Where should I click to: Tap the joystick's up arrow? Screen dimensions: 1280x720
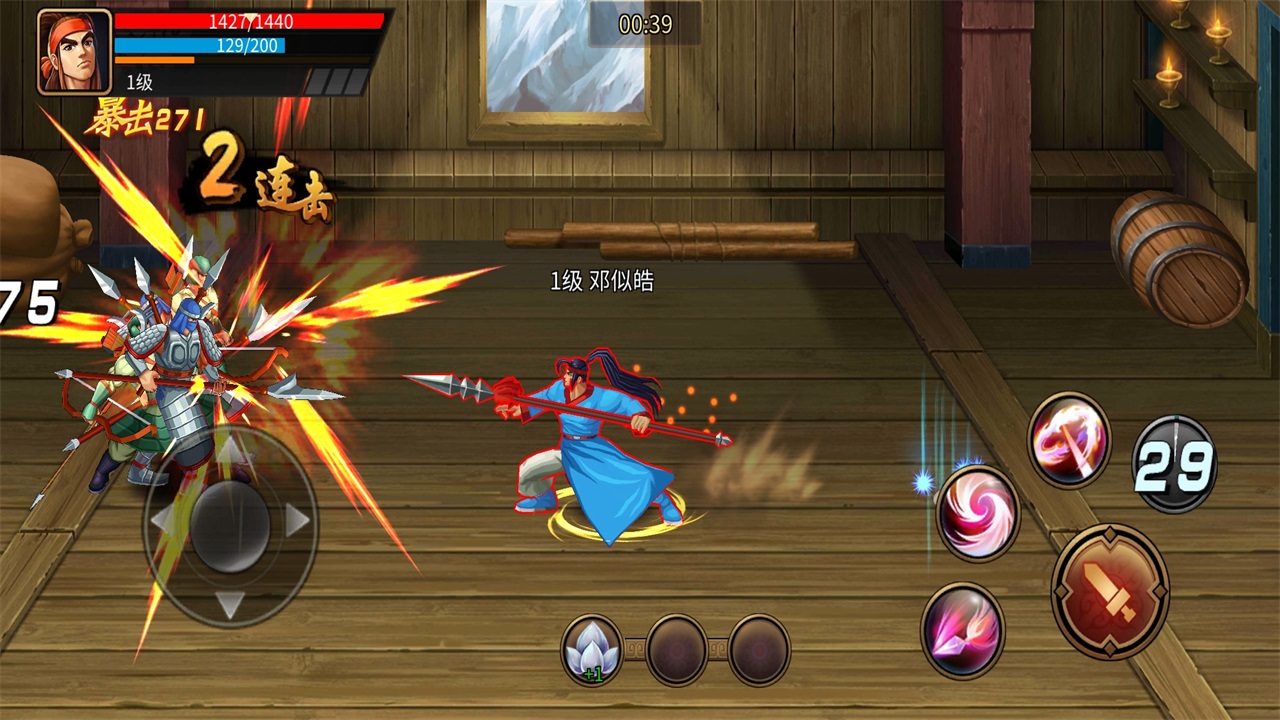tap(231, 450)
